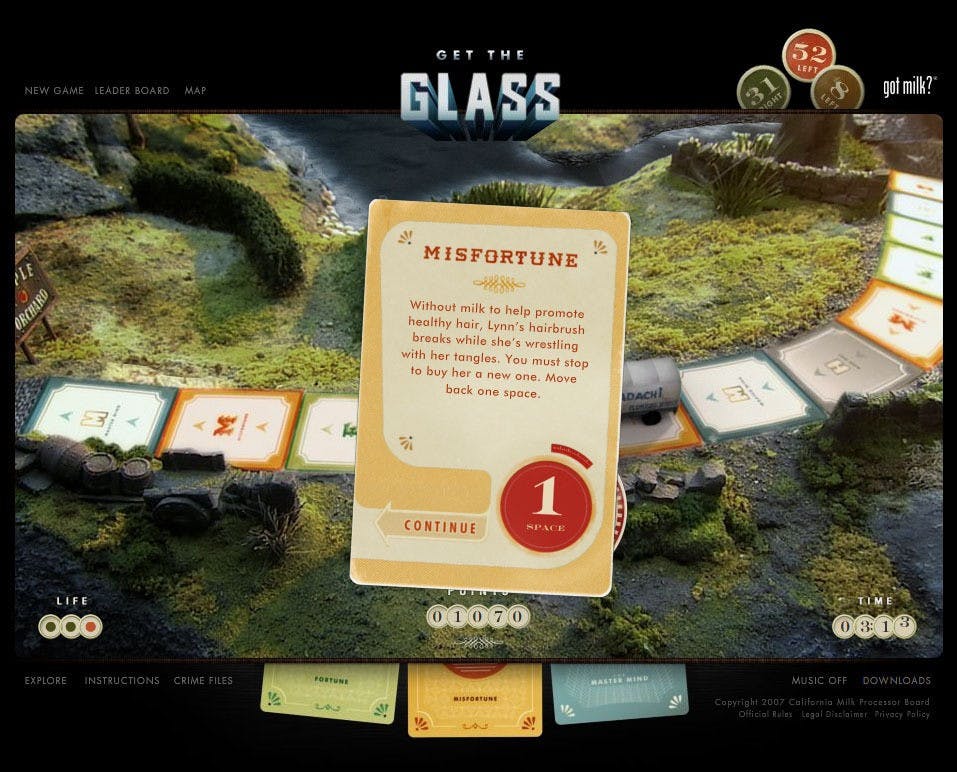Select the blue Master Mind card deck
Screen dimensions: 957x772
(x=619, y=690)
